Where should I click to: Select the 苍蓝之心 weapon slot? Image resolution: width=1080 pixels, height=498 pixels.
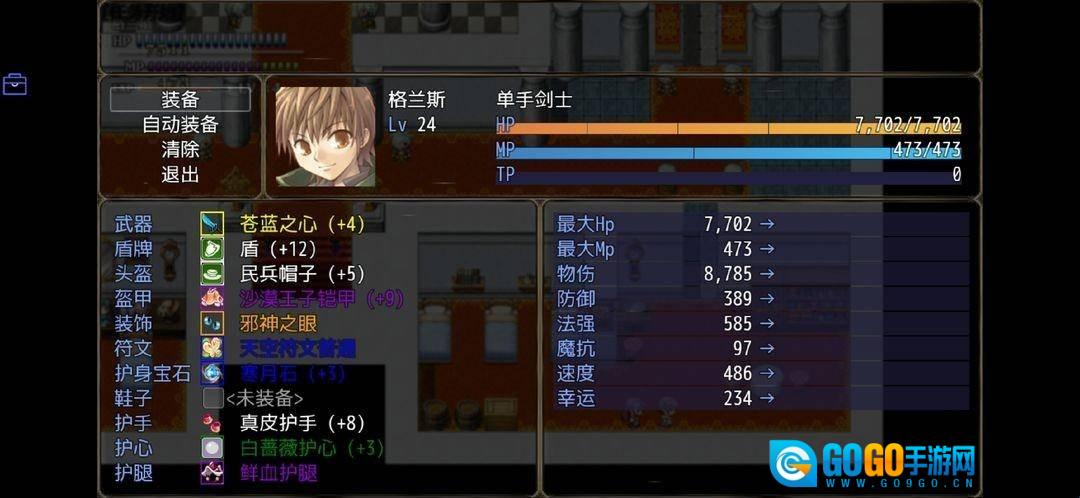[x=302, y=224]
